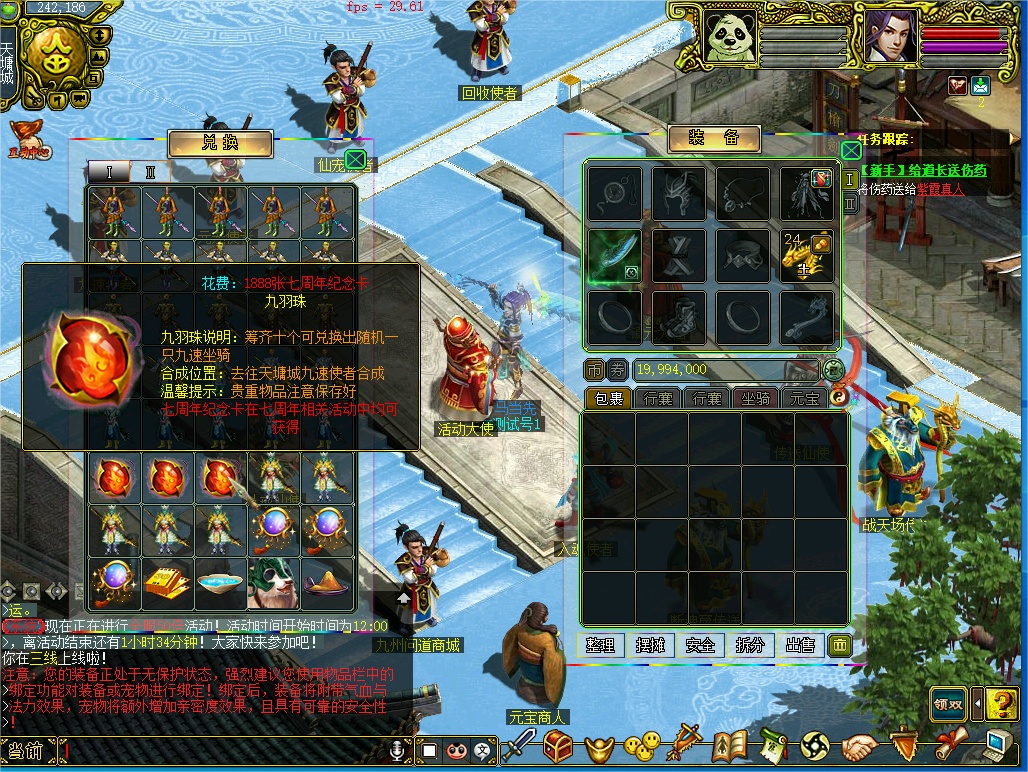1028x772 pixels.
Task: Close the 兑换 exchange window
Action: coord(355,160)
